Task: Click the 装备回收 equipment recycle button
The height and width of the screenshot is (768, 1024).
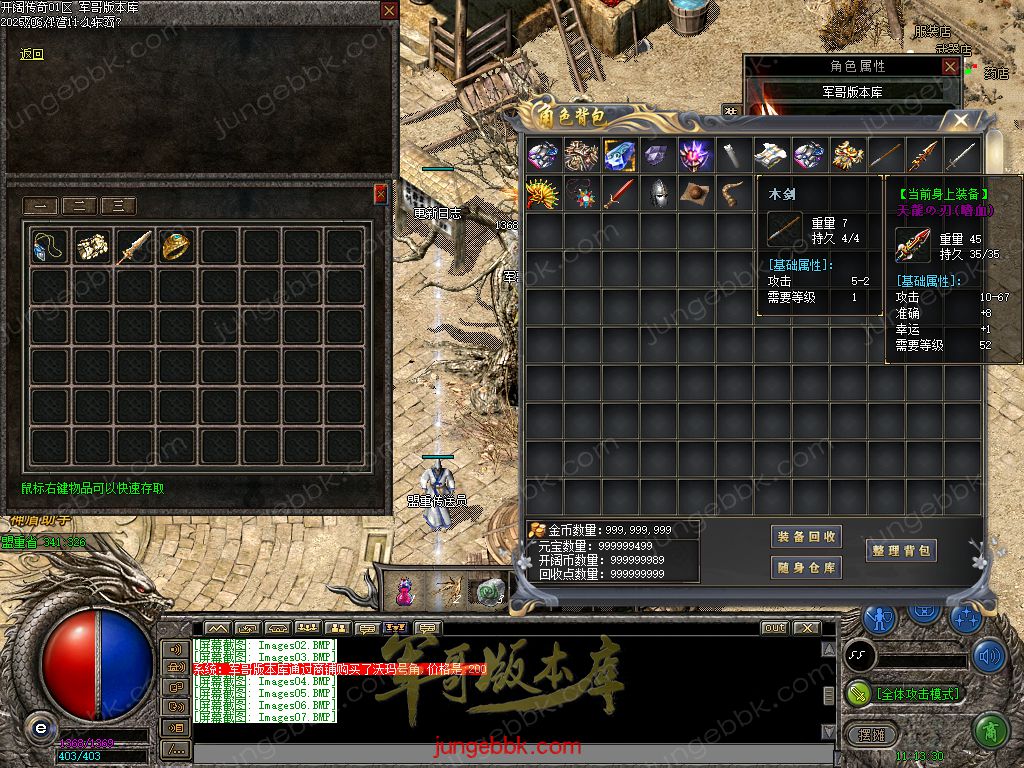Action: click(807, 537)
